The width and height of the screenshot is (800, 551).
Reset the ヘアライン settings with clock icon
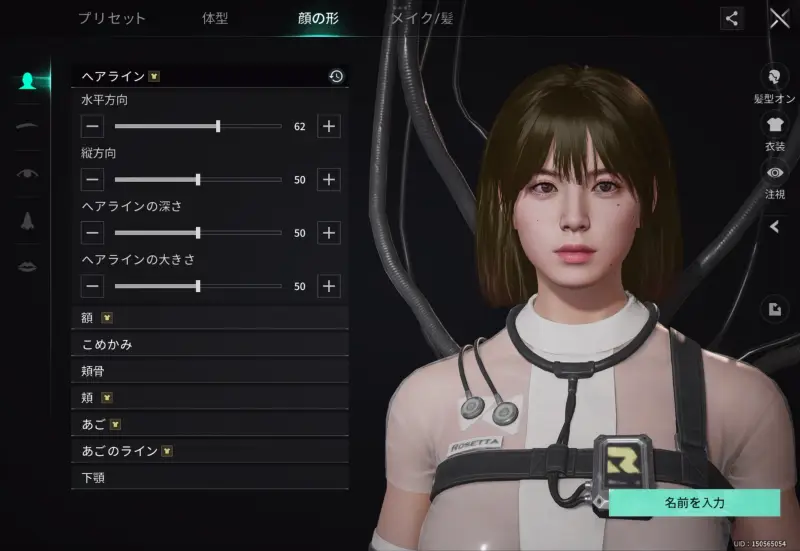pyautogui.click(x=336, y=76)
